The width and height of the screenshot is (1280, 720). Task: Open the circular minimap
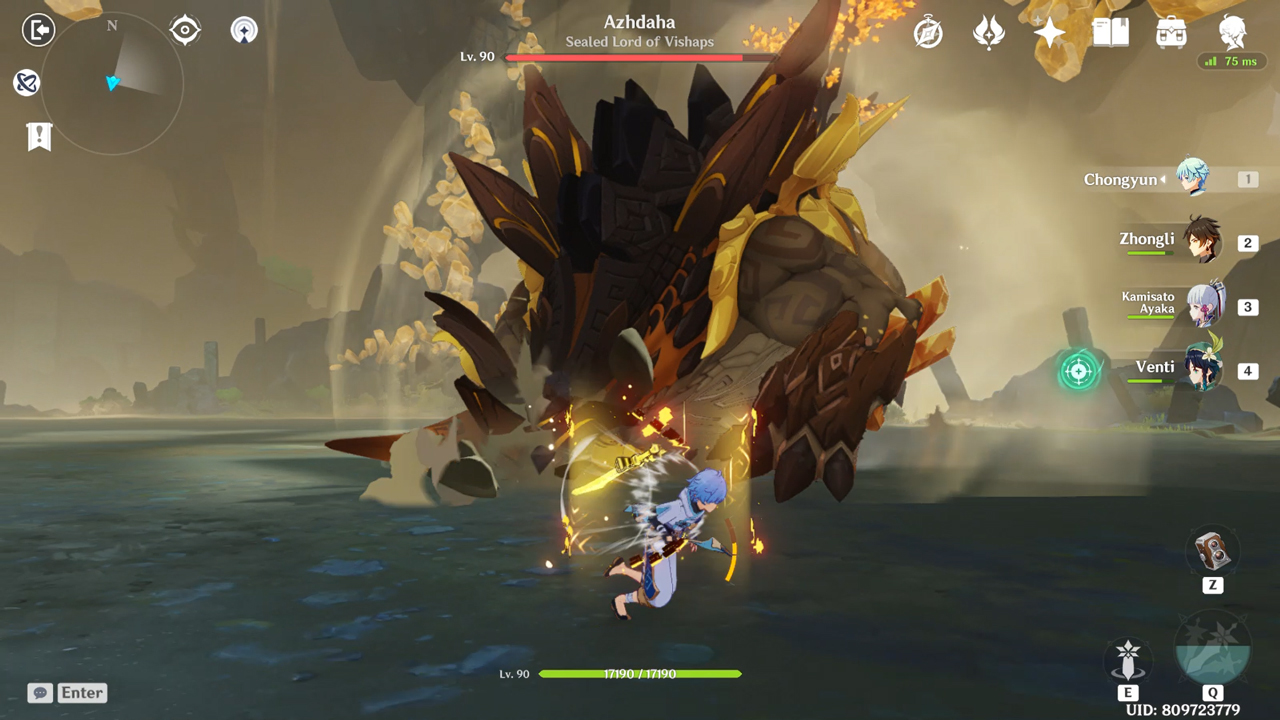click(112, 83)
